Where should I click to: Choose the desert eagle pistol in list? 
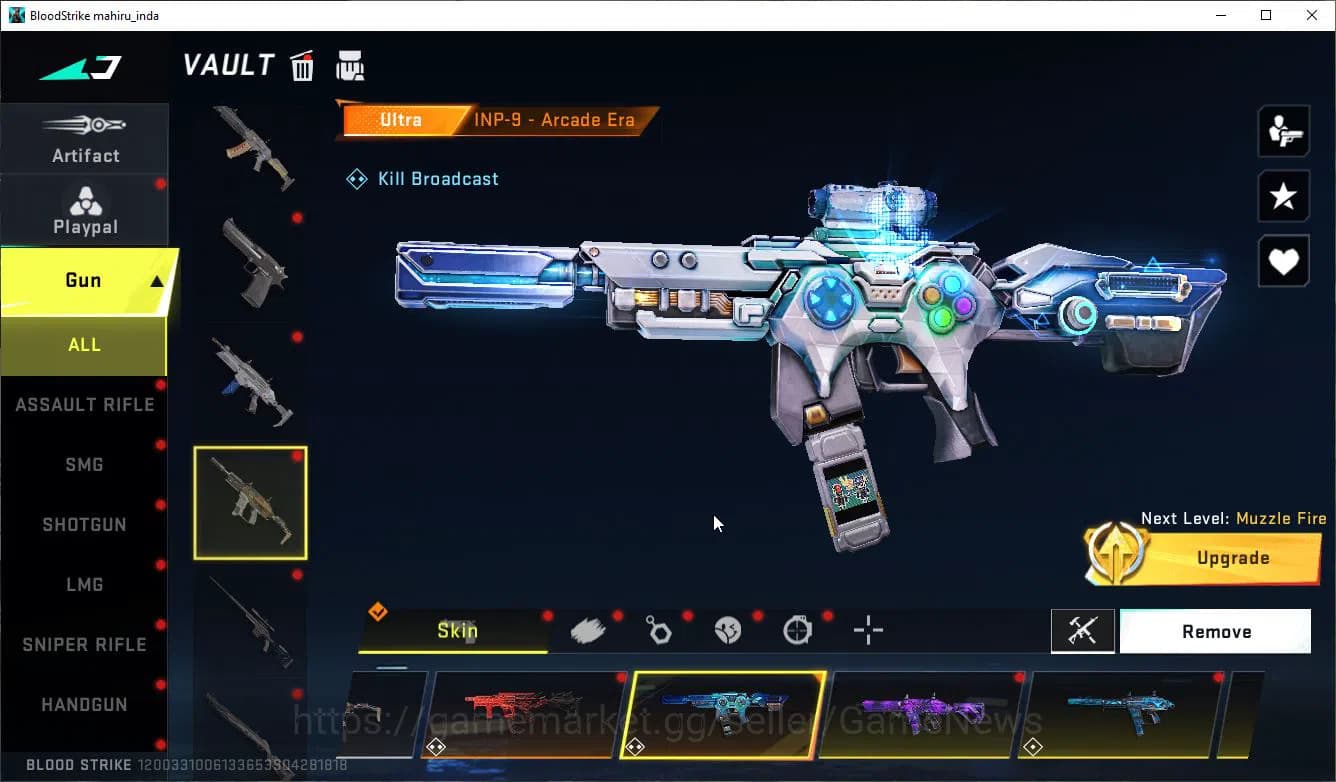coord(250,264)
